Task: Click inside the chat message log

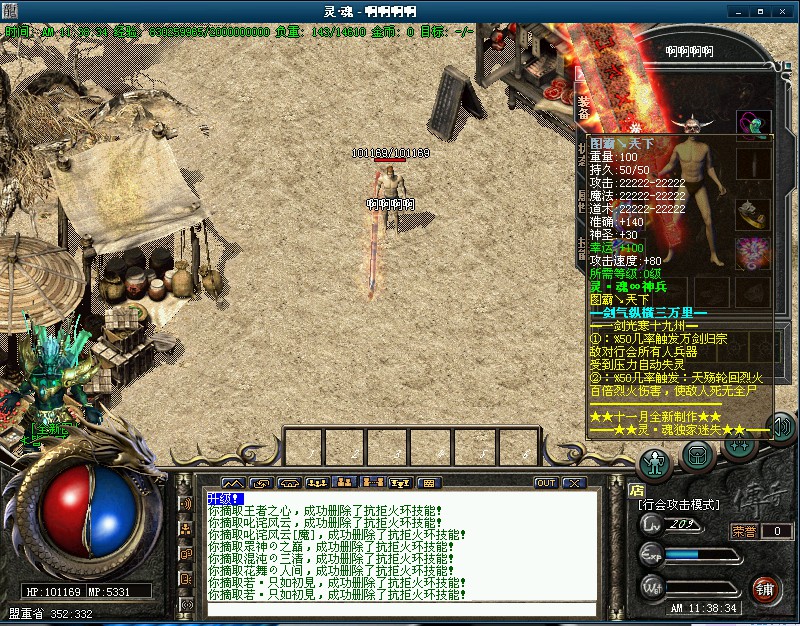Action: tap(400, 560)
